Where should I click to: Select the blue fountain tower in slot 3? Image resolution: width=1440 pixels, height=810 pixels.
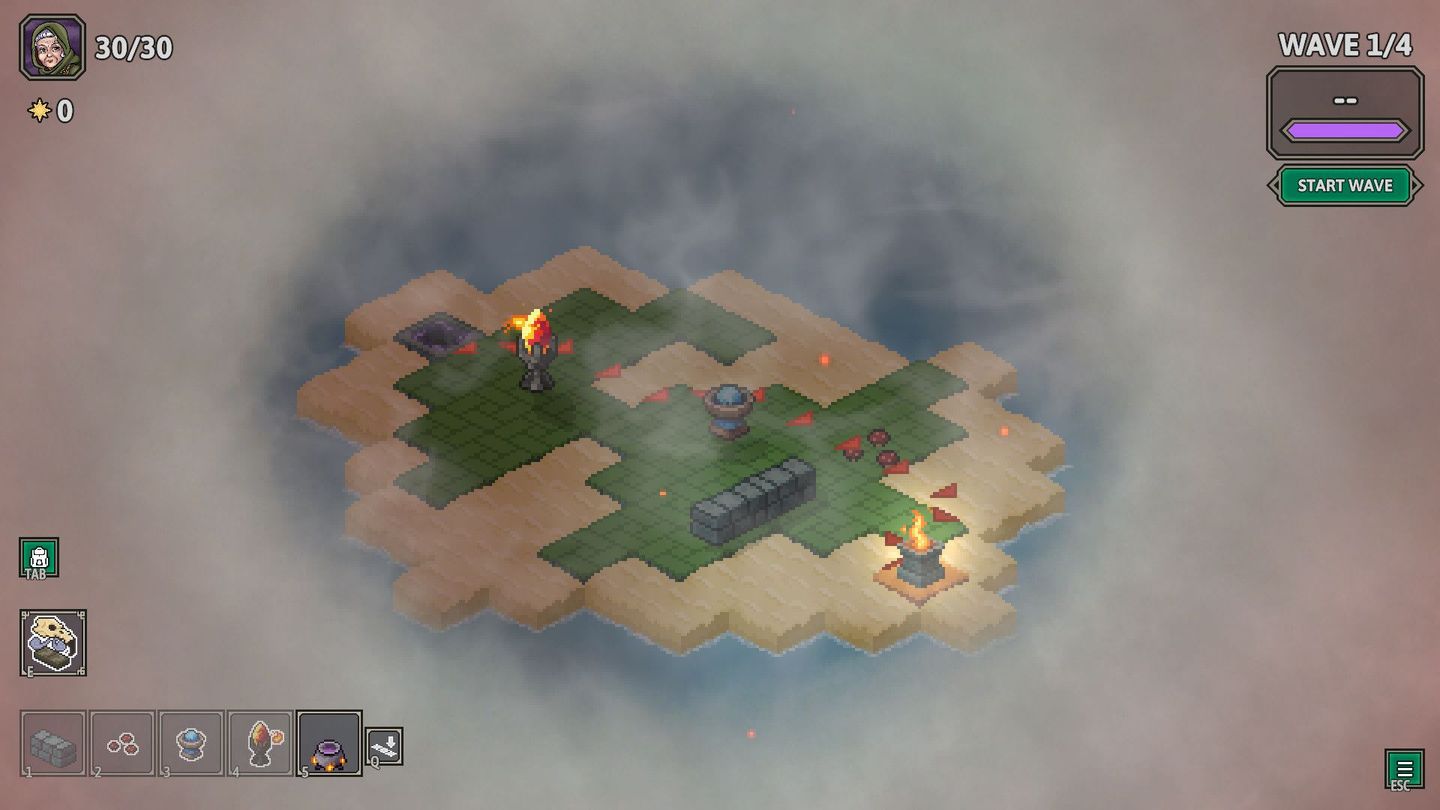tap(190, 742)
